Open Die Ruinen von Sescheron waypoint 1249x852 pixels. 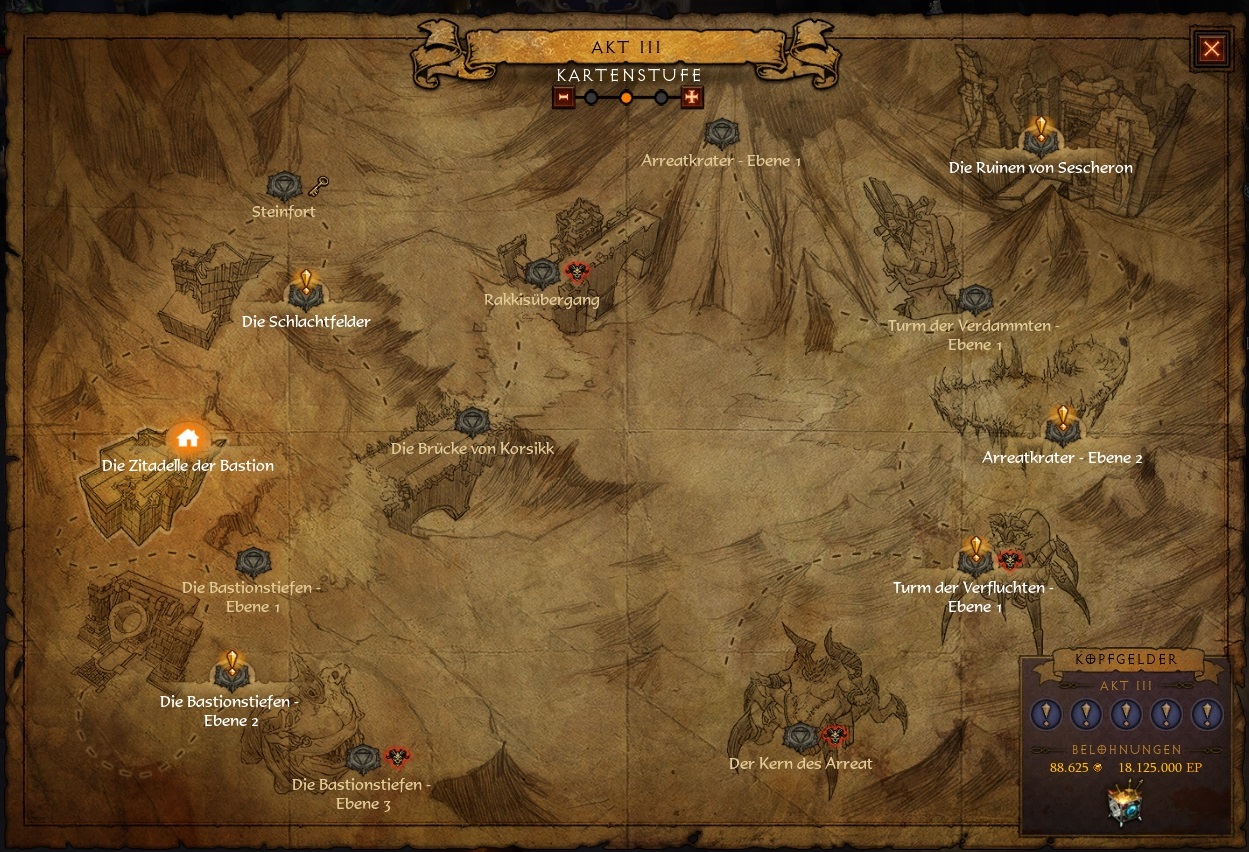pos(1040,140)
